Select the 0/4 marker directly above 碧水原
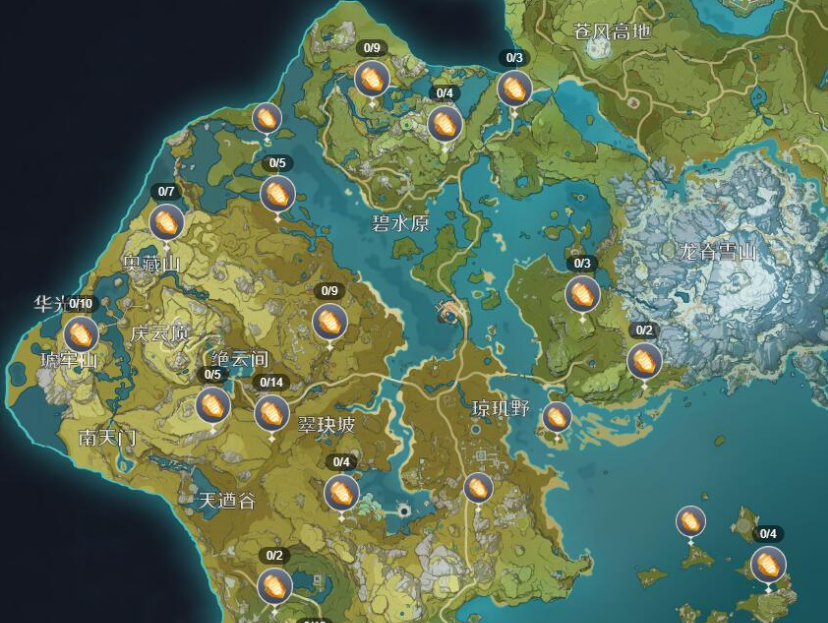 coord(444,124)
